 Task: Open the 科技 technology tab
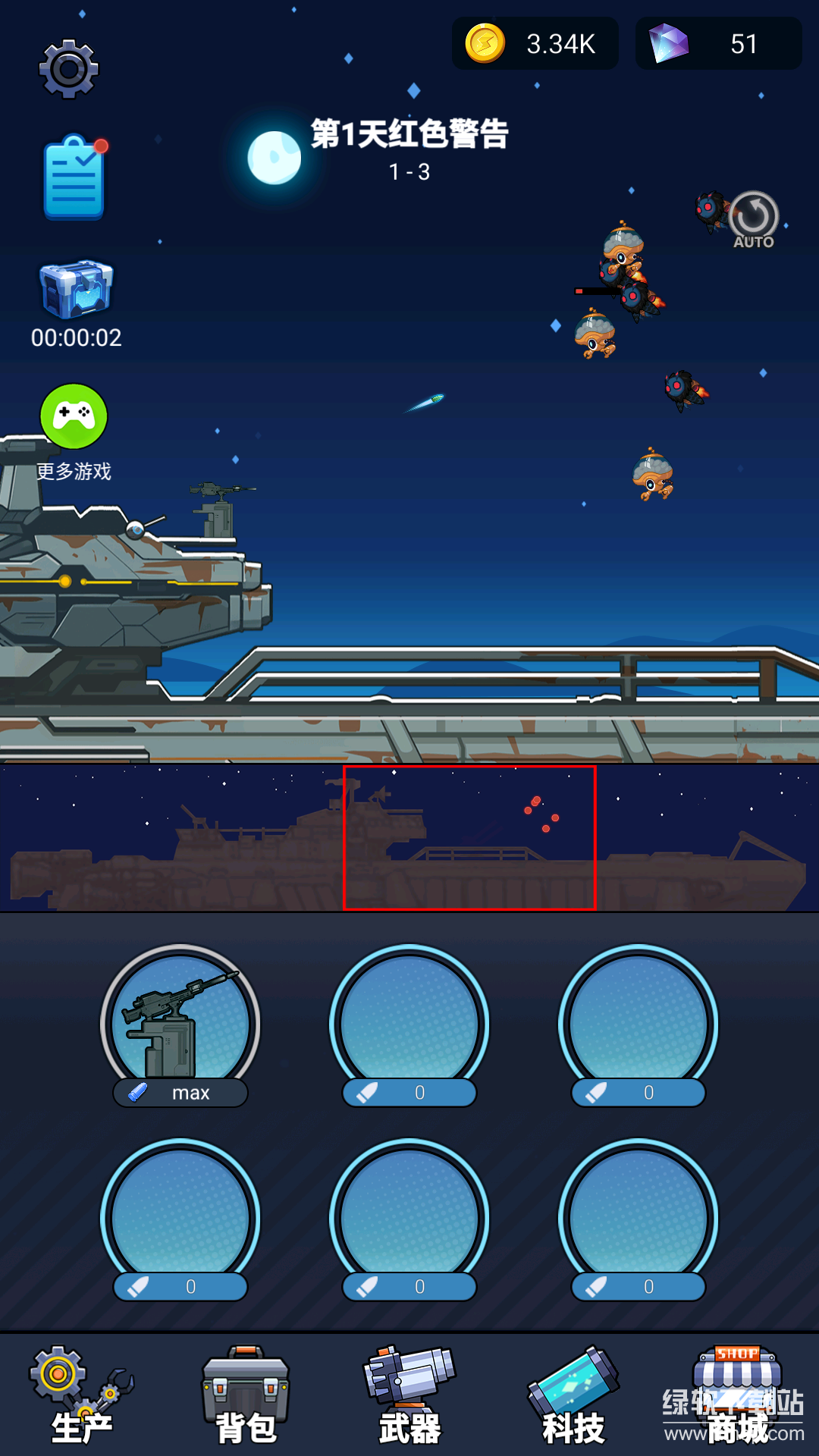click(x=573, y=1397)
